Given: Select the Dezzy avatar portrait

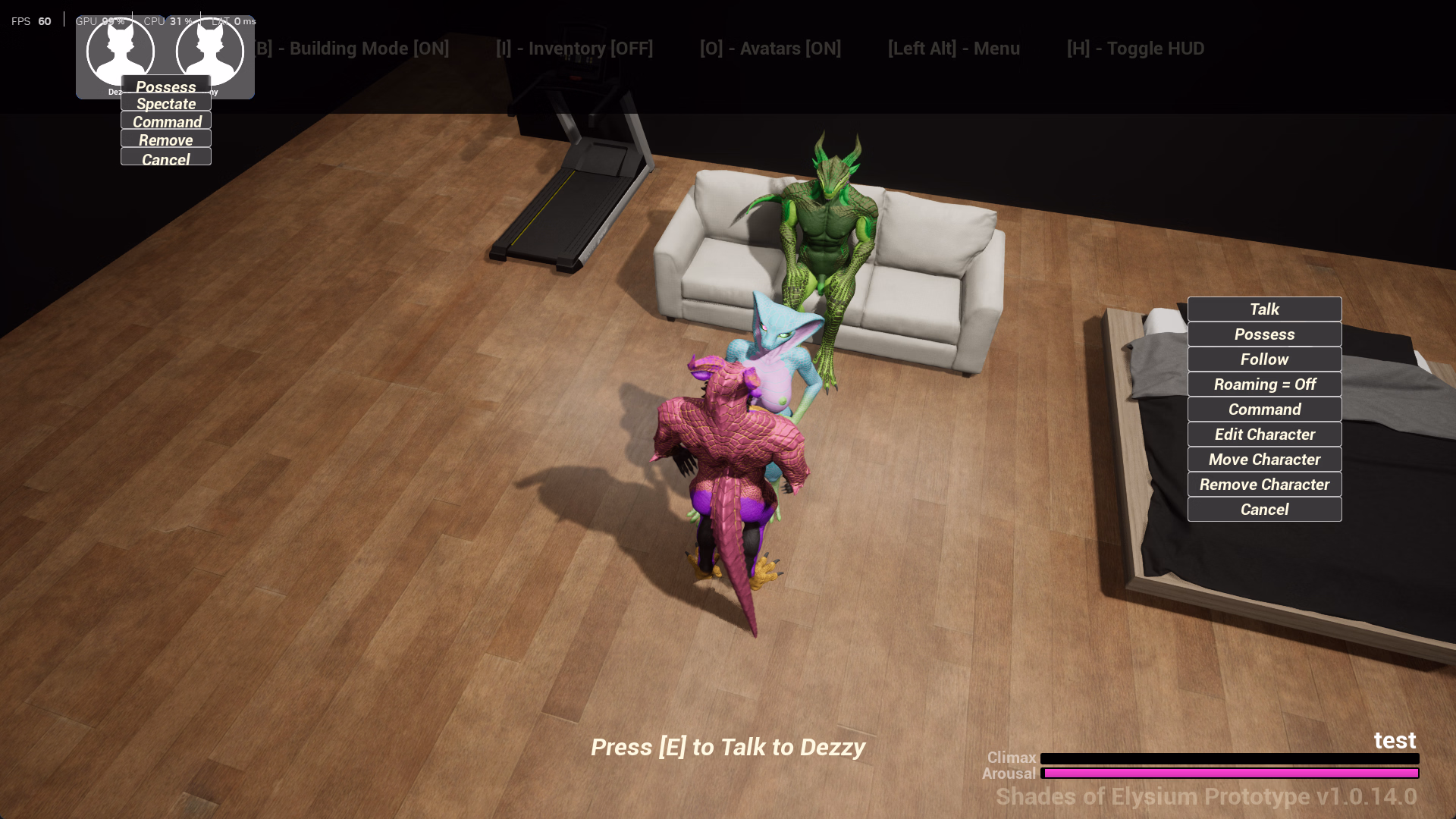Looking at the screenshot, I should coord(121,49).
